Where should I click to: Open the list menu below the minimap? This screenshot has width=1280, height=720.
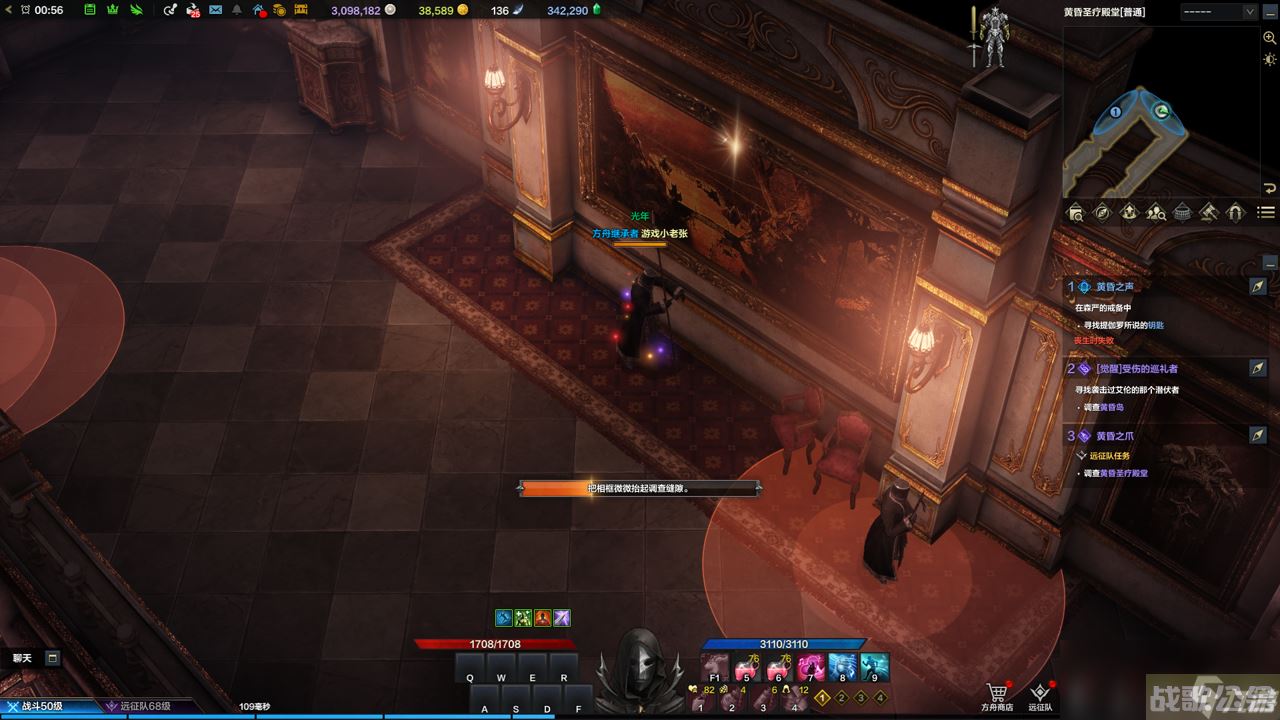[1266, 212]
